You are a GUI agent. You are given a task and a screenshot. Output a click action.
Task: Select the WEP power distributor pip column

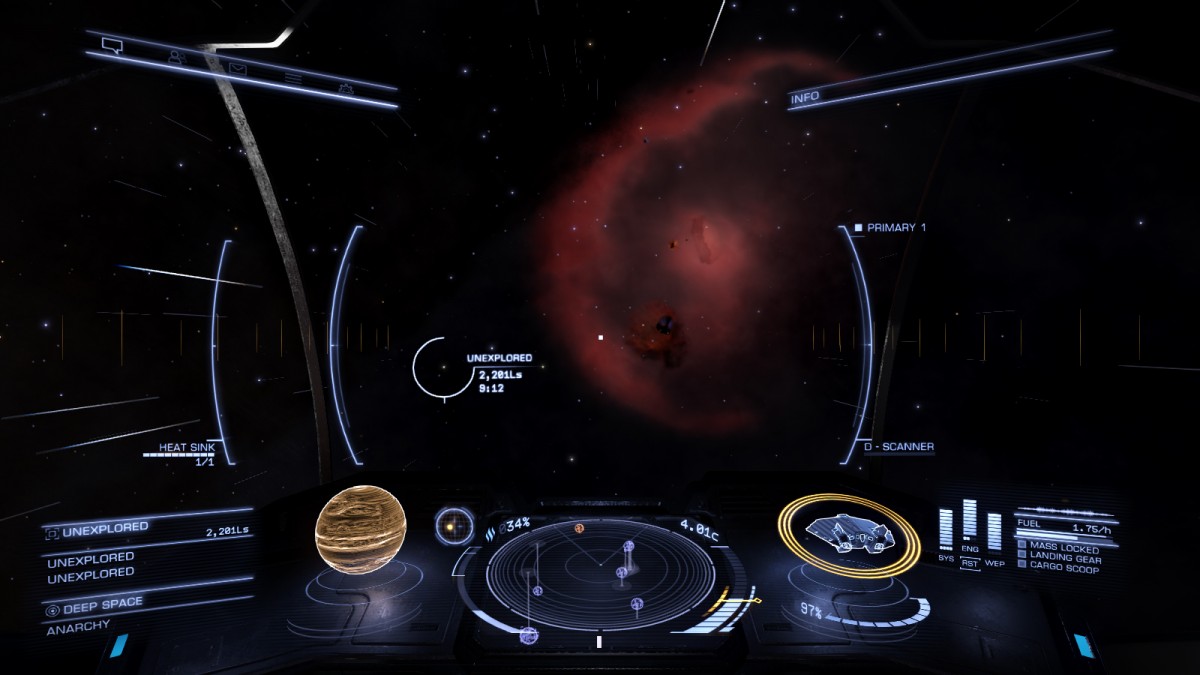click(994, 530)
